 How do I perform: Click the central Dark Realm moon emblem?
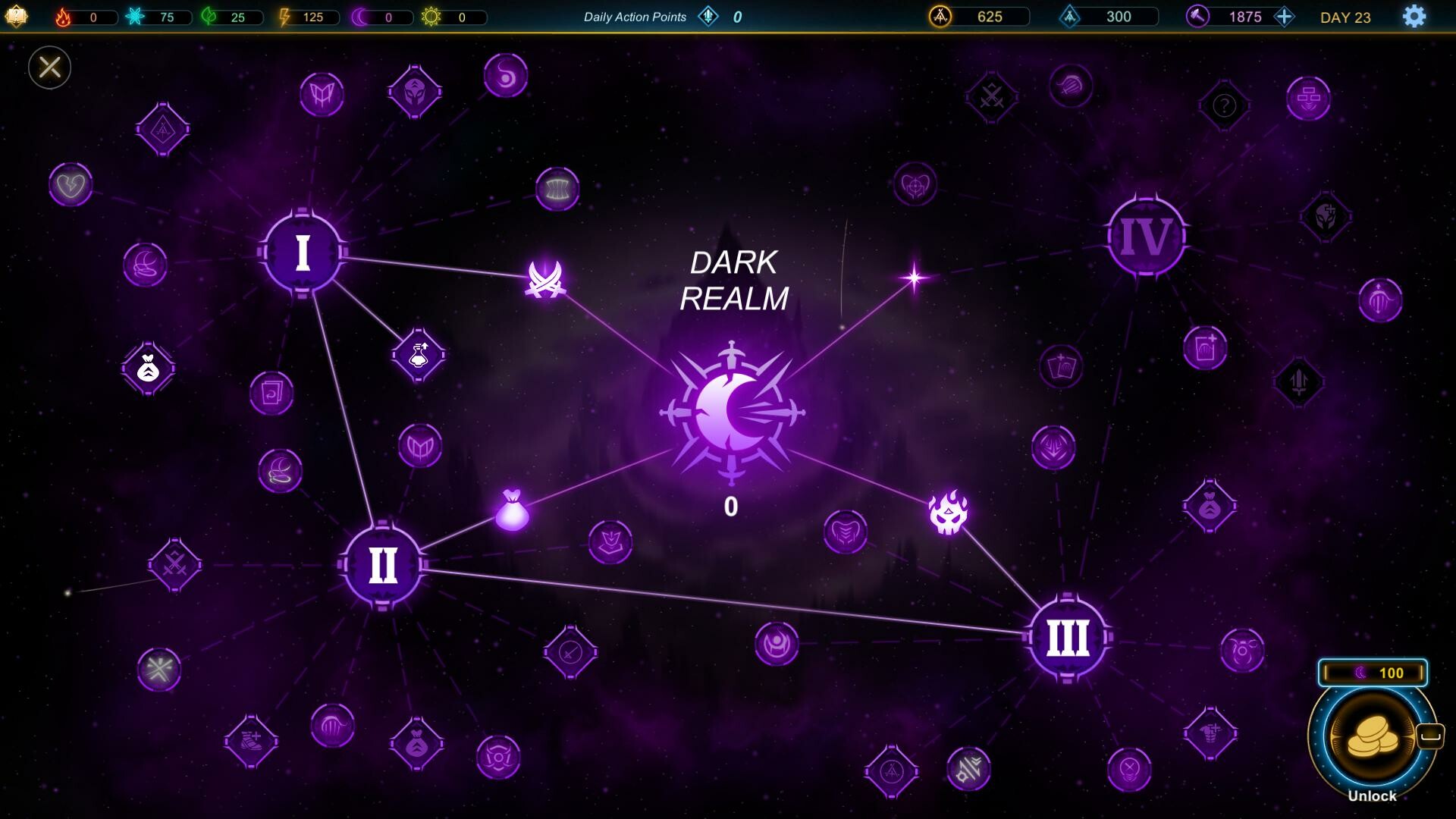coord(732,413)
